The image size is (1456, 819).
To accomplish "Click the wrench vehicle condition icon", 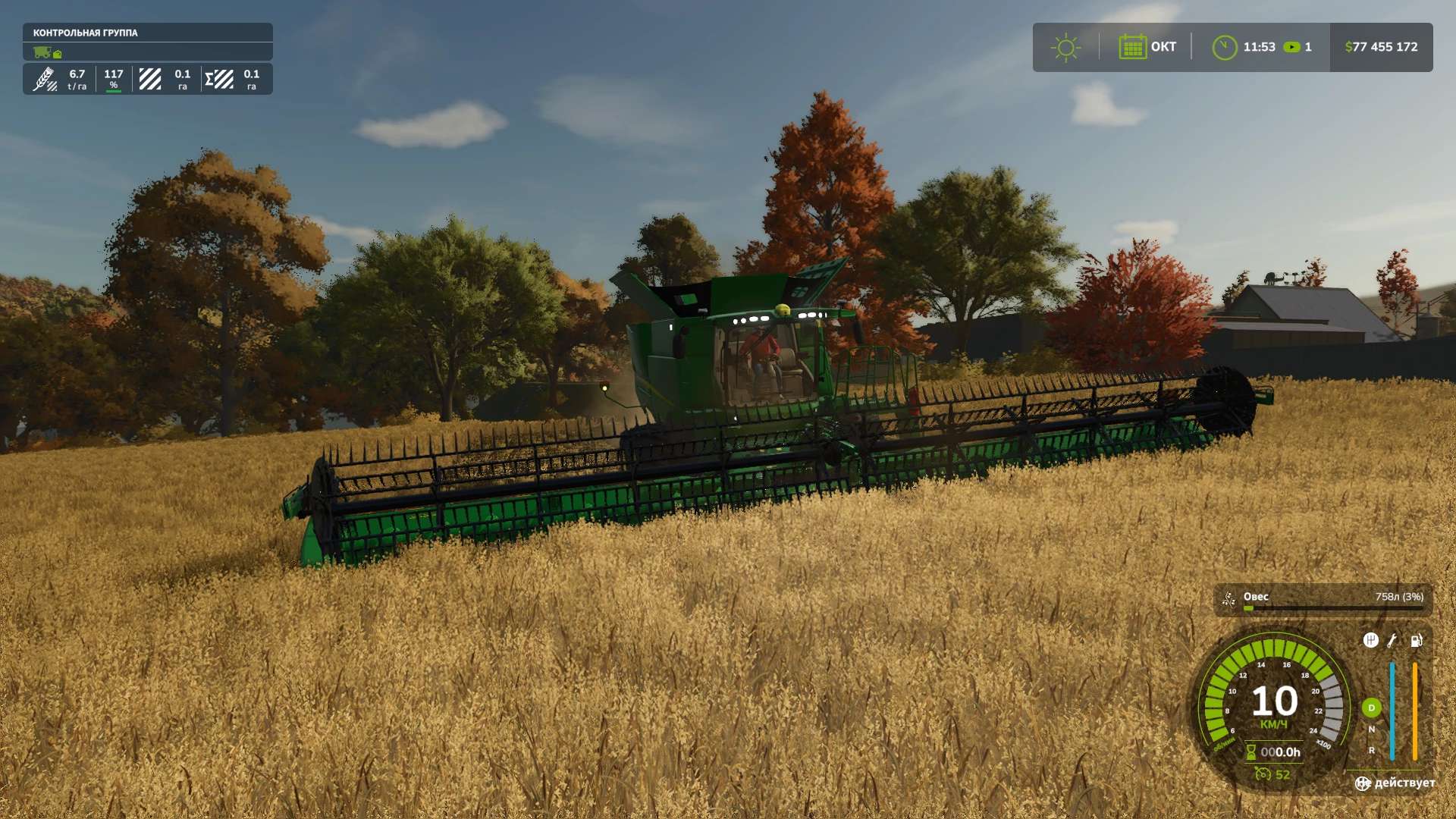I will (1392, 641).
